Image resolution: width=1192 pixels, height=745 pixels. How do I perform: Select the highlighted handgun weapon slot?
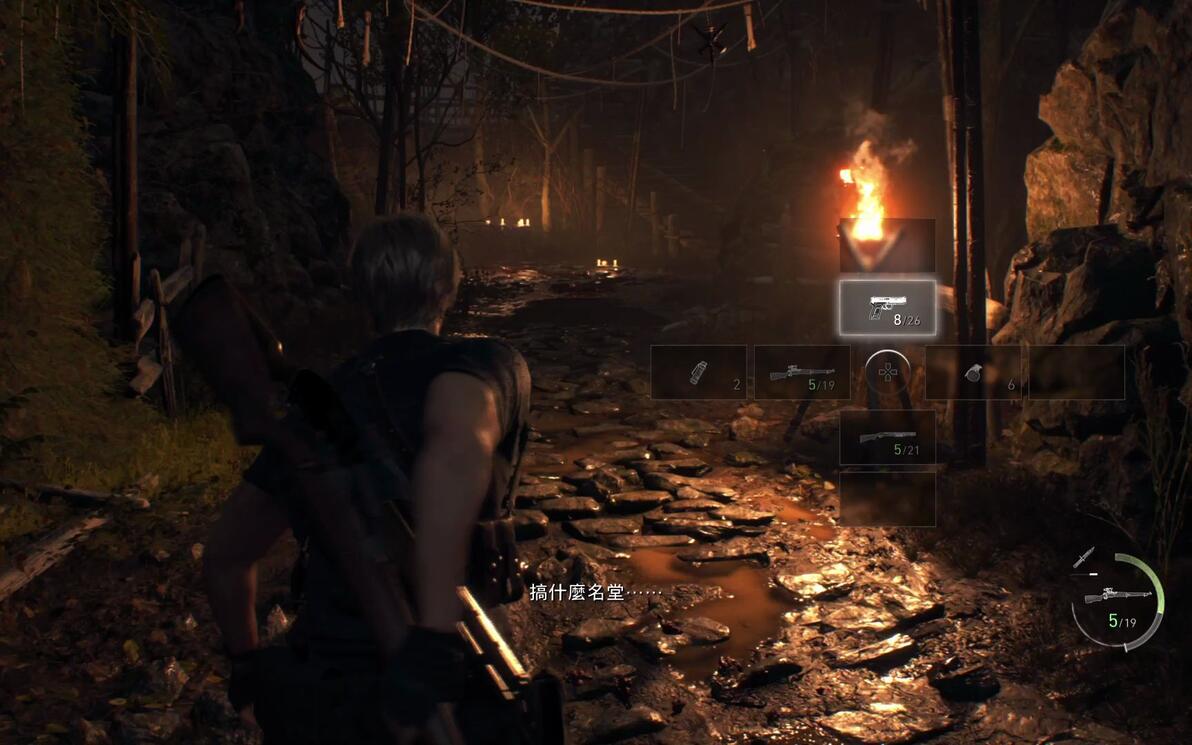[887, 308]
